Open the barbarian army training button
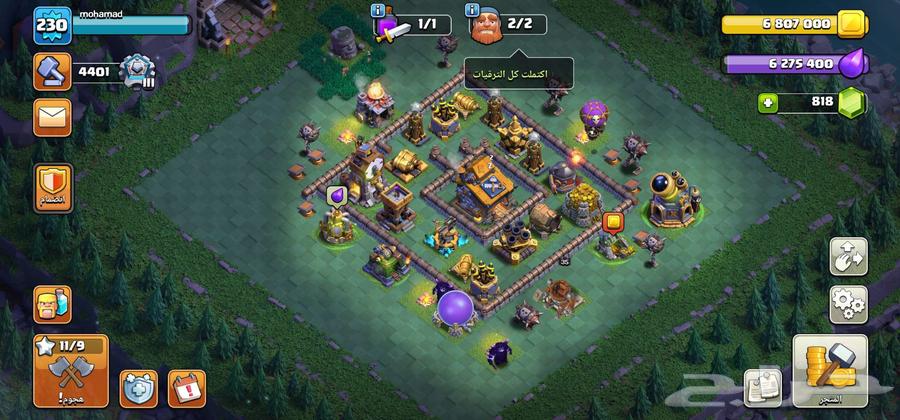 coord(52,303)
